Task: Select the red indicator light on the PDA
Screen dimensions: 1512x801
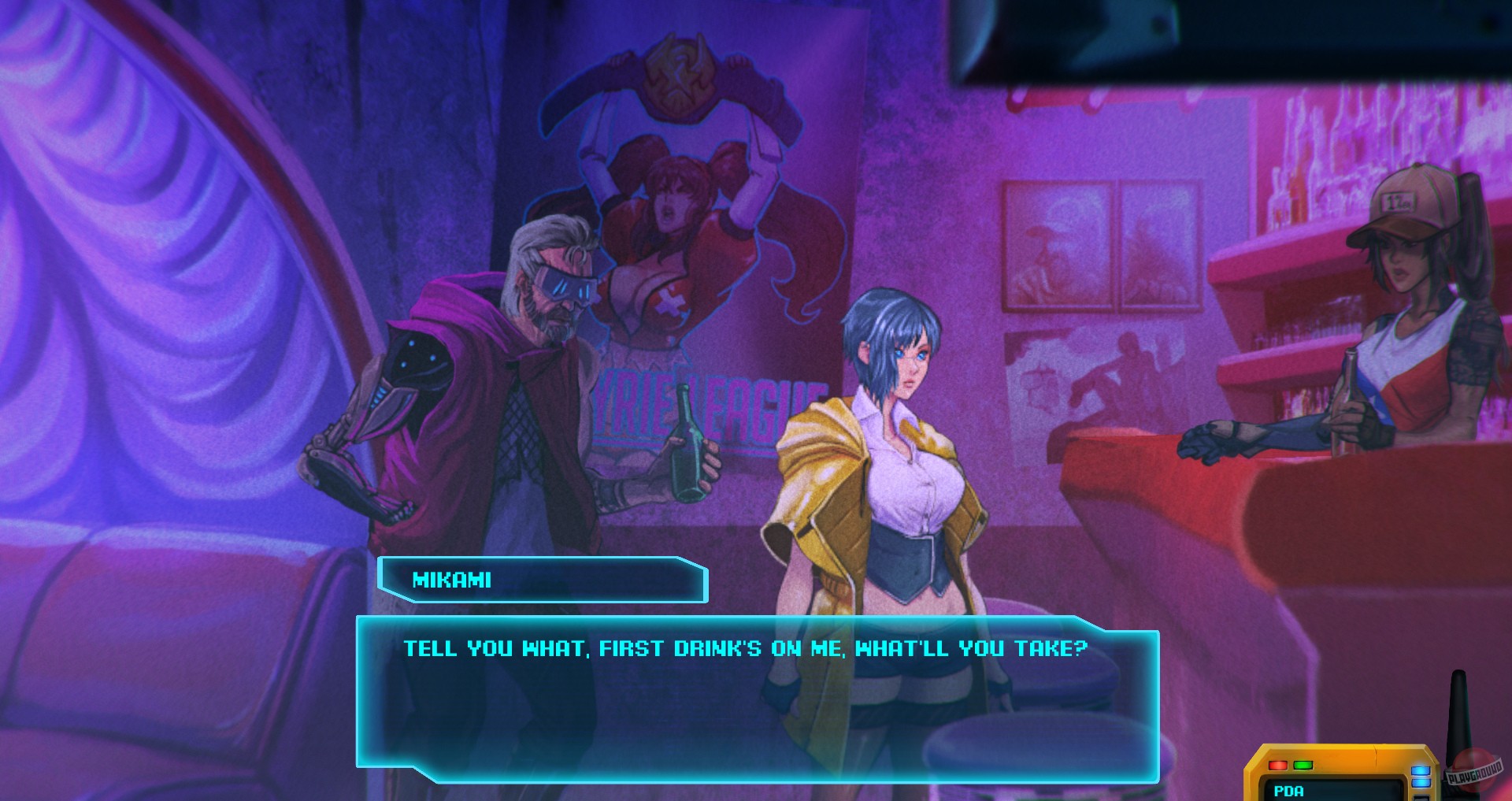Action: coord(1278,766)
